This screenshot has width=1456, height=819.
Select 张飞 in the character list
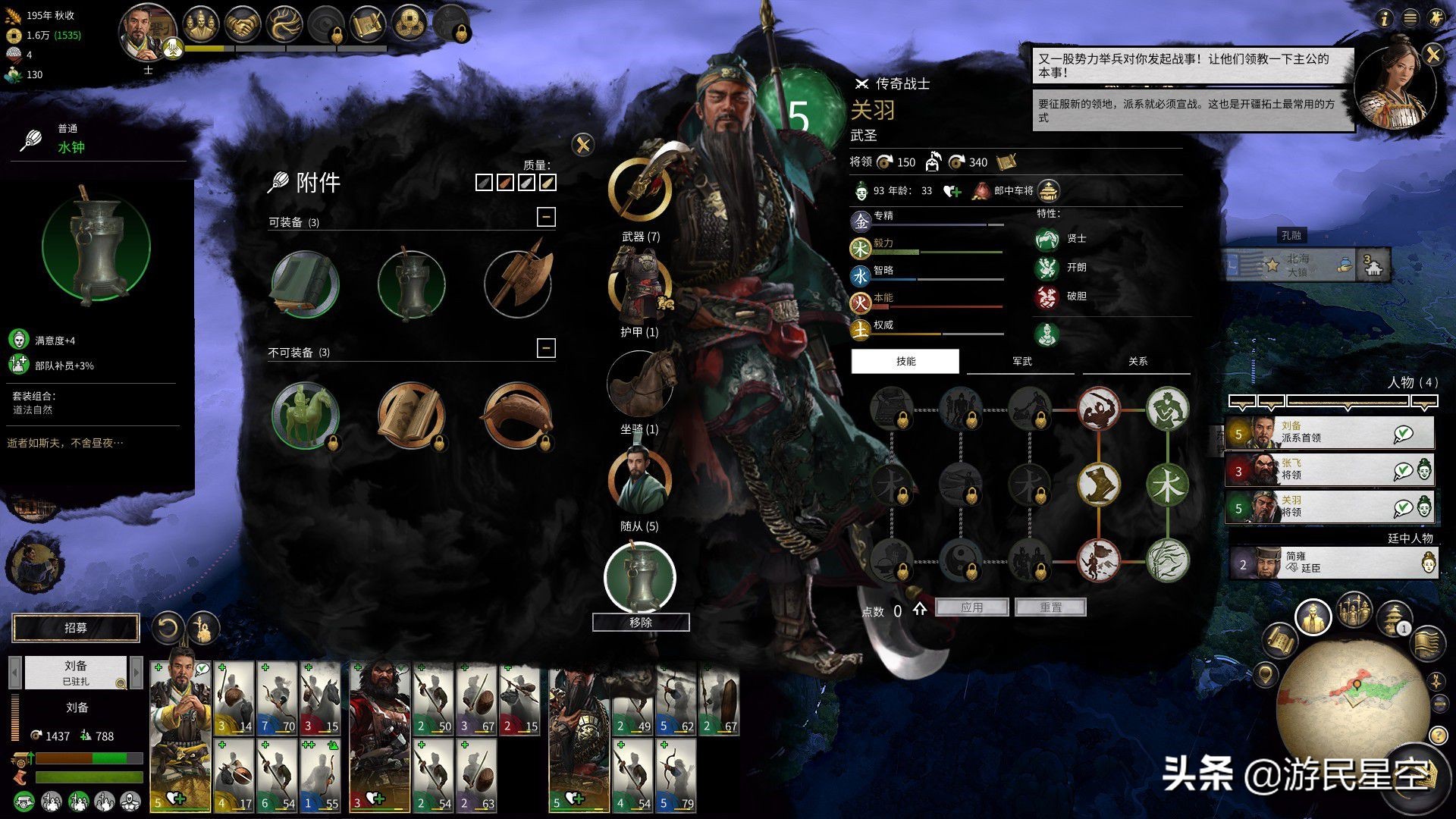point(1329,469)
